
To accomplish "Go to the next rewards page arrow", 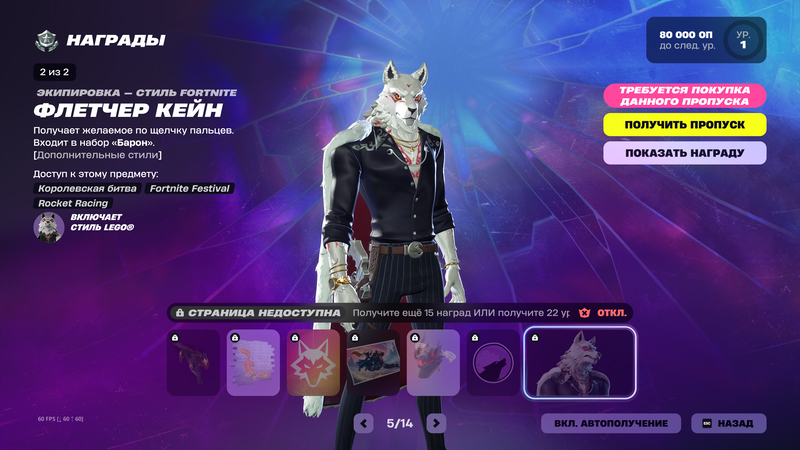I will point(436,423).
